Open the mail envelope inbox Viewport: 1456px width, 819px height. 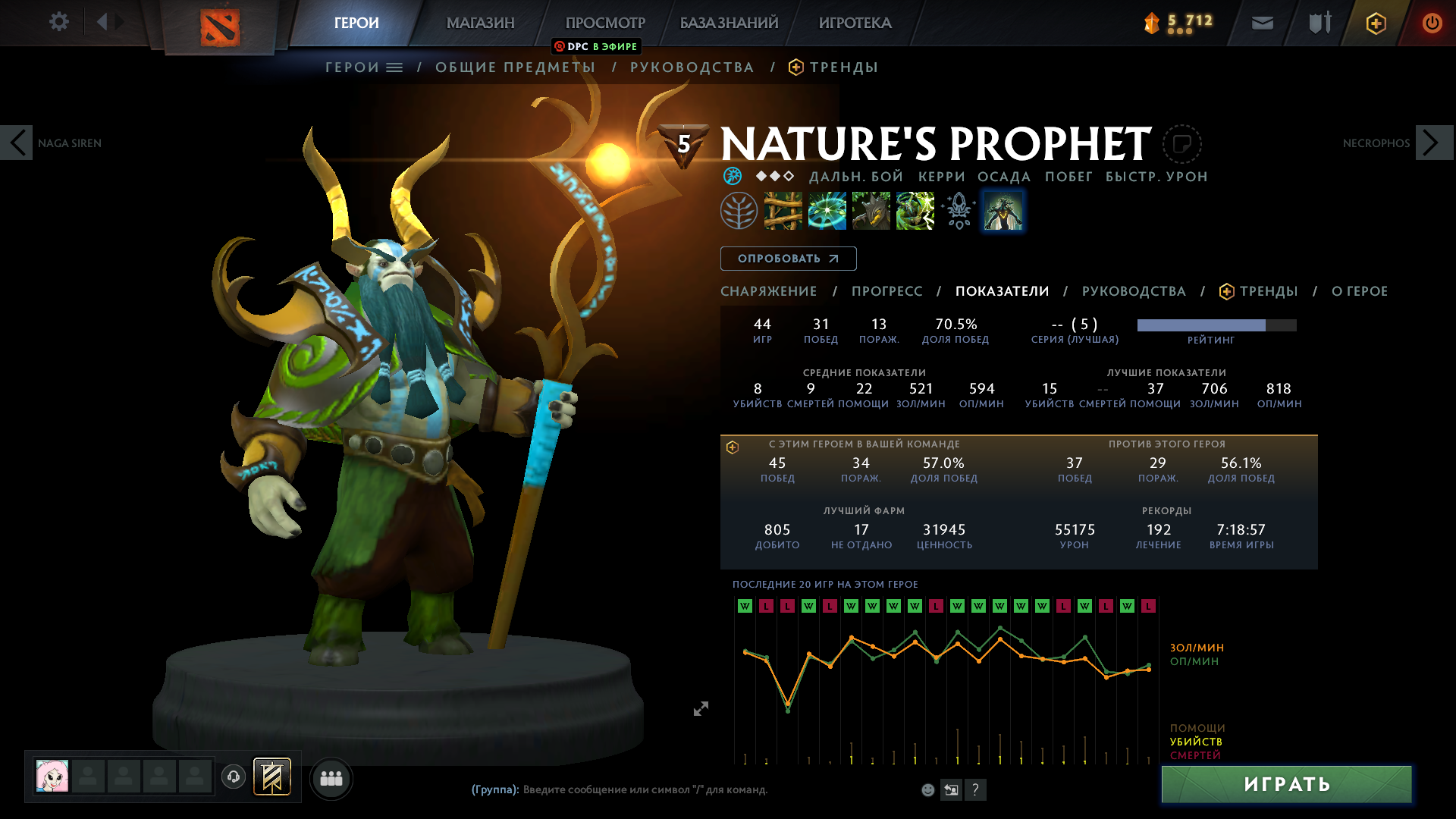coord(1262,23)
